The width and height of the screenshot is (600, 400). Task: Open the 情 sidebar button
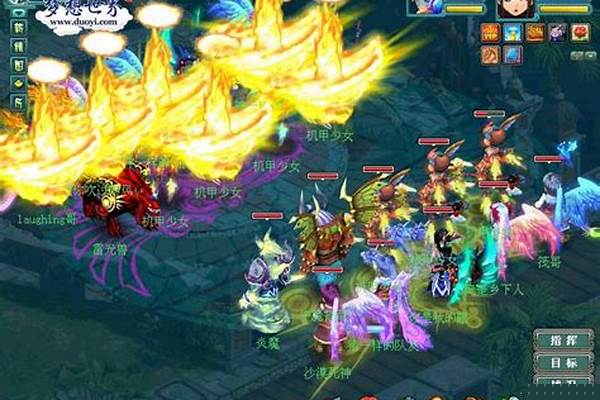pyautogui.click(x=16, y=46)
